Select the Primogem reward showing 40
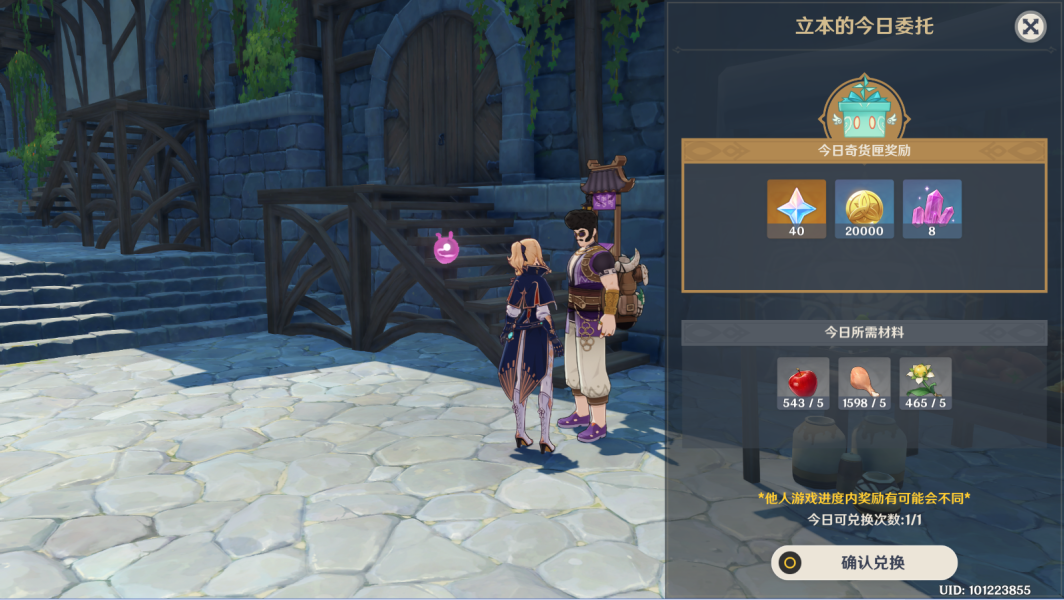The image size is (1064, 600). (796, 208)
